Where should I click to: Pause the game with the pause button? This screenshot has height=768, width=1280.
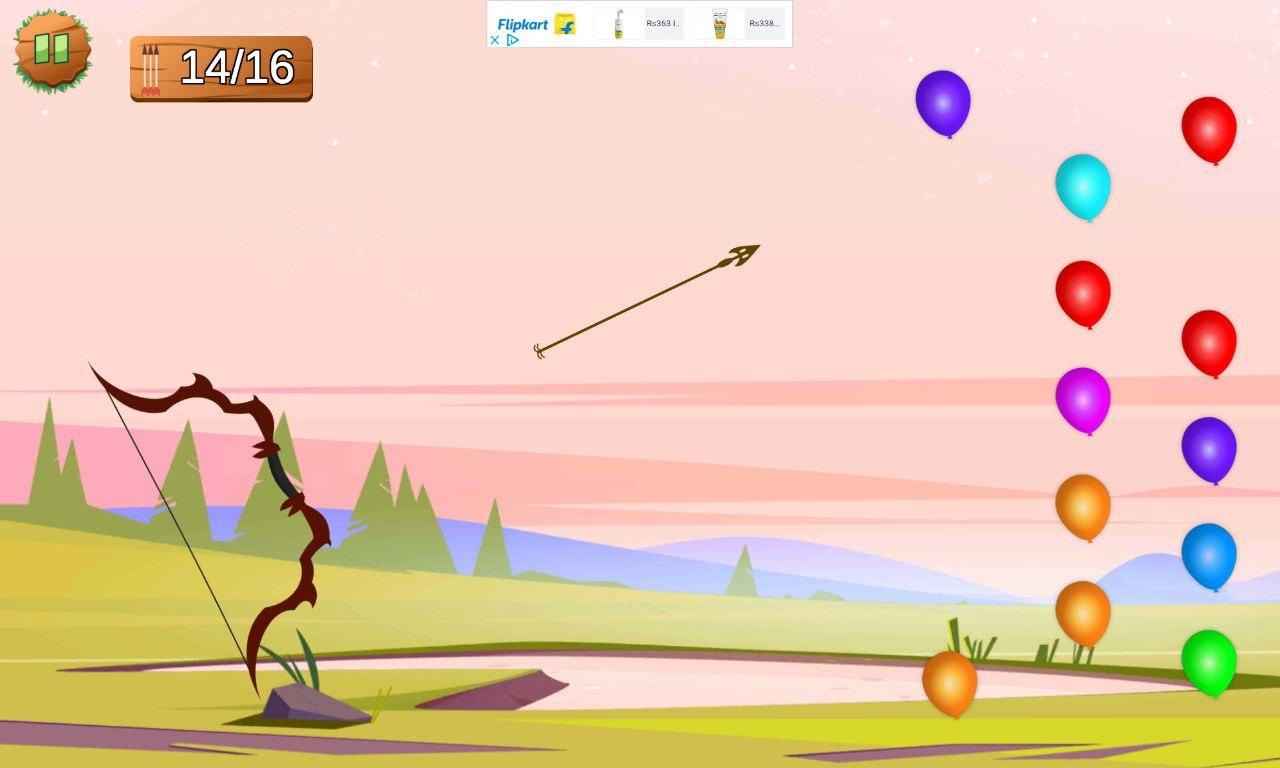[x=52, y=47]
